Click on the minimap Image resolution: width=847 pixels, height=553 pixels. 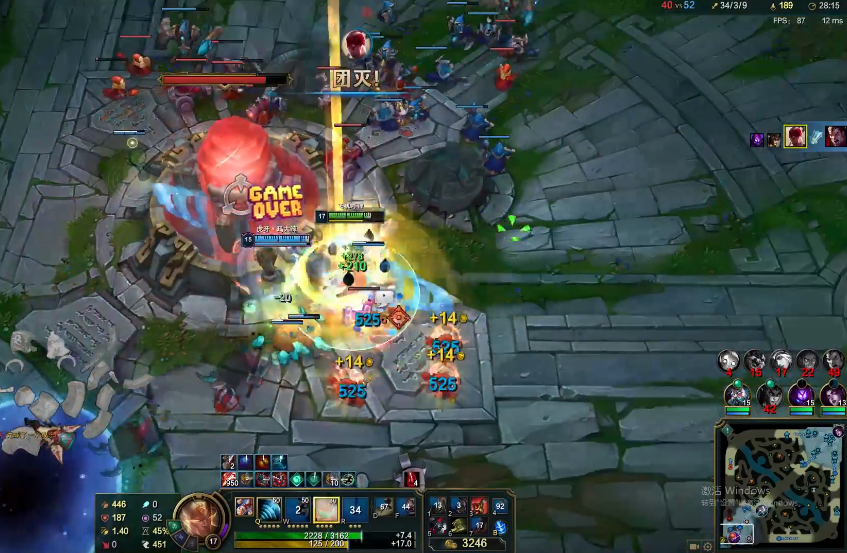[x=780, y=482]
